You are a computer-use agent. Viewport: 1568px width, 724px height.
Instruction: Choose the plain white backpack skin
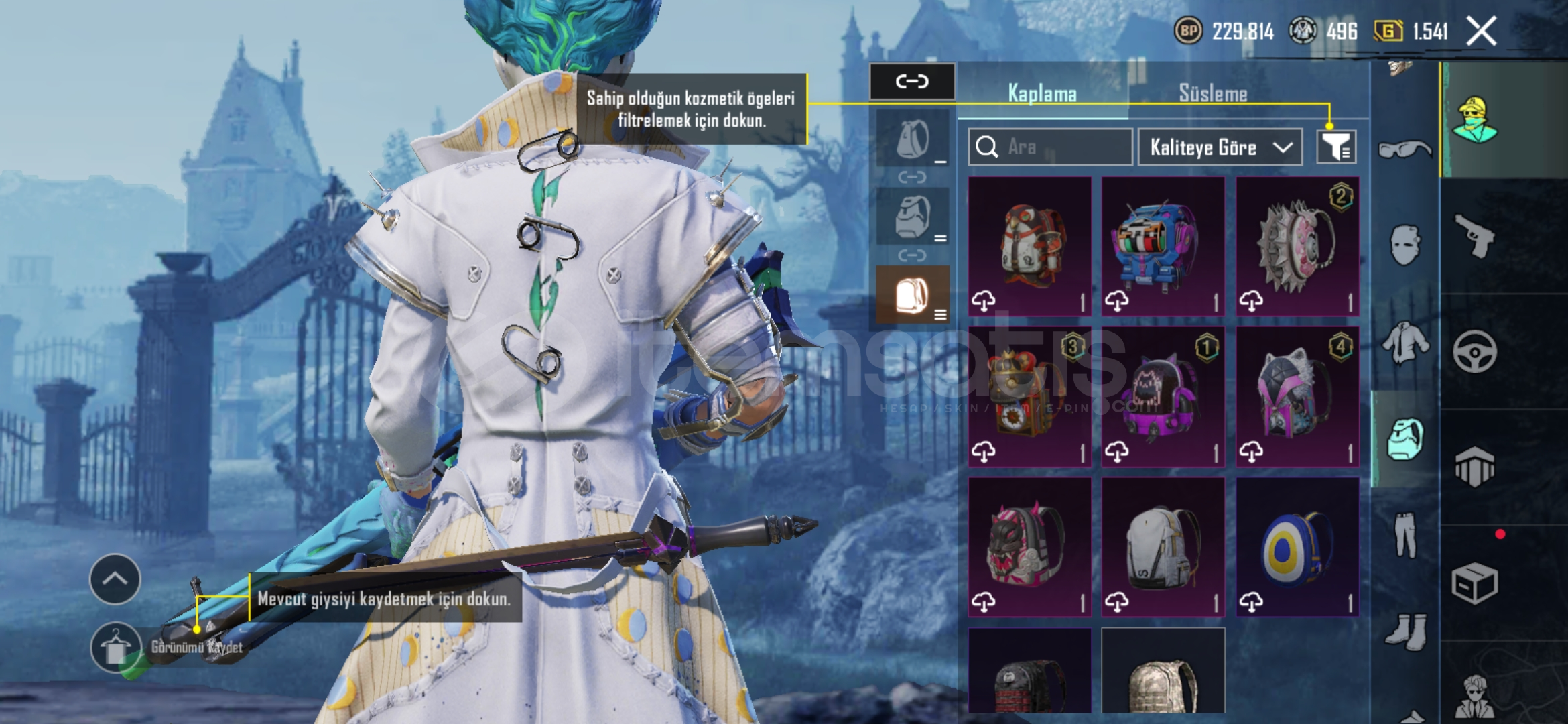(x=1163, y=547)
